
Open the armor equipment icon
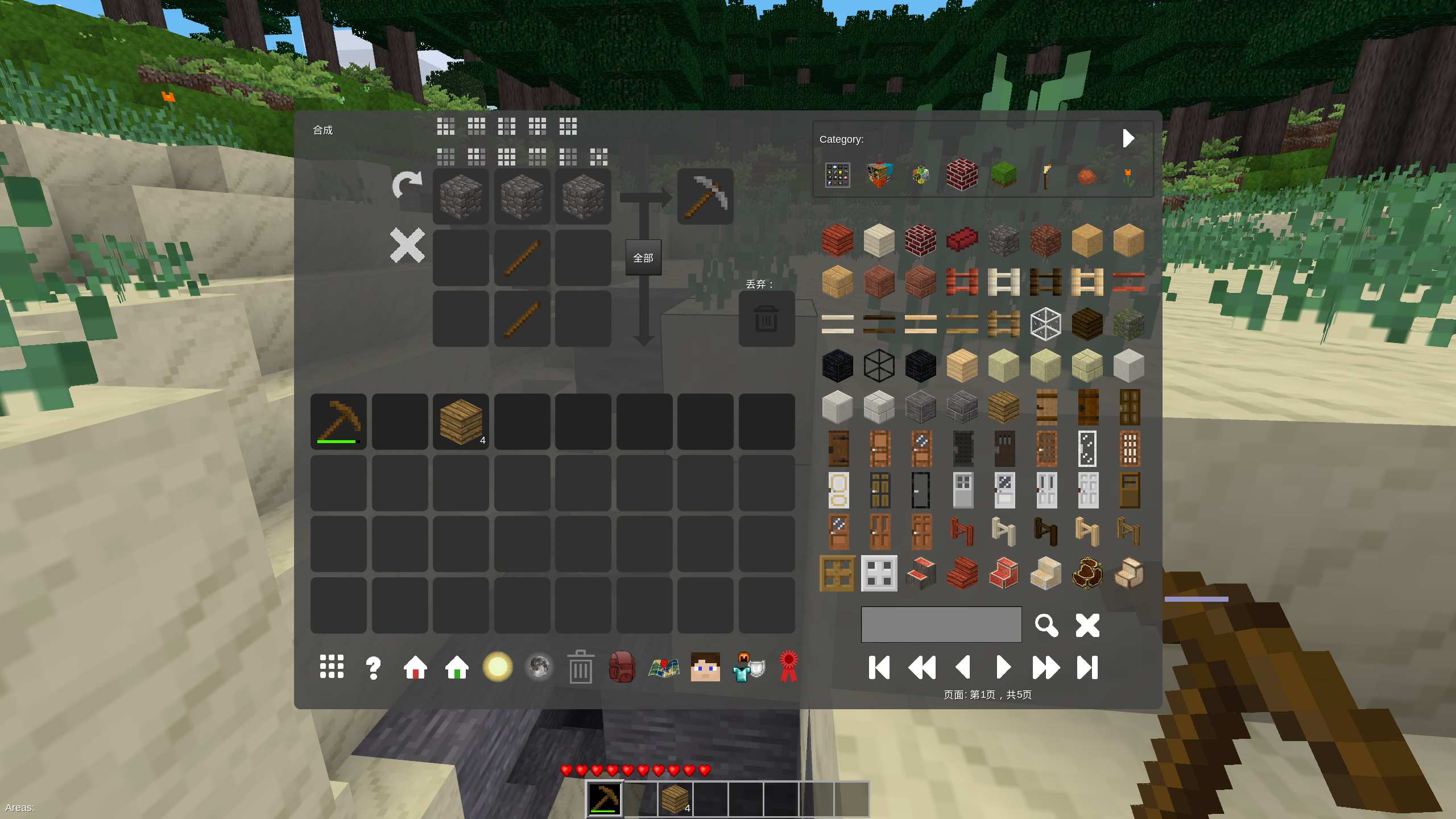click(x=748, y=667)
